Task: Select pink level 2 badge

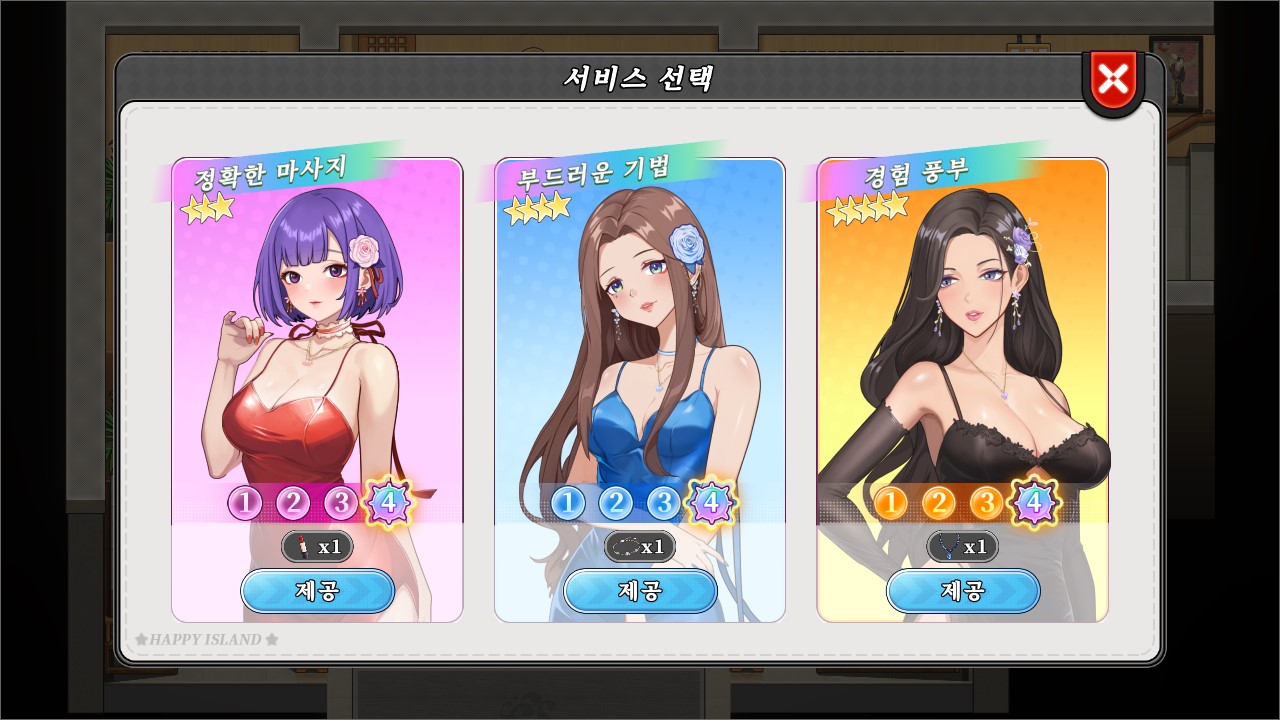Action: [293, 503]
